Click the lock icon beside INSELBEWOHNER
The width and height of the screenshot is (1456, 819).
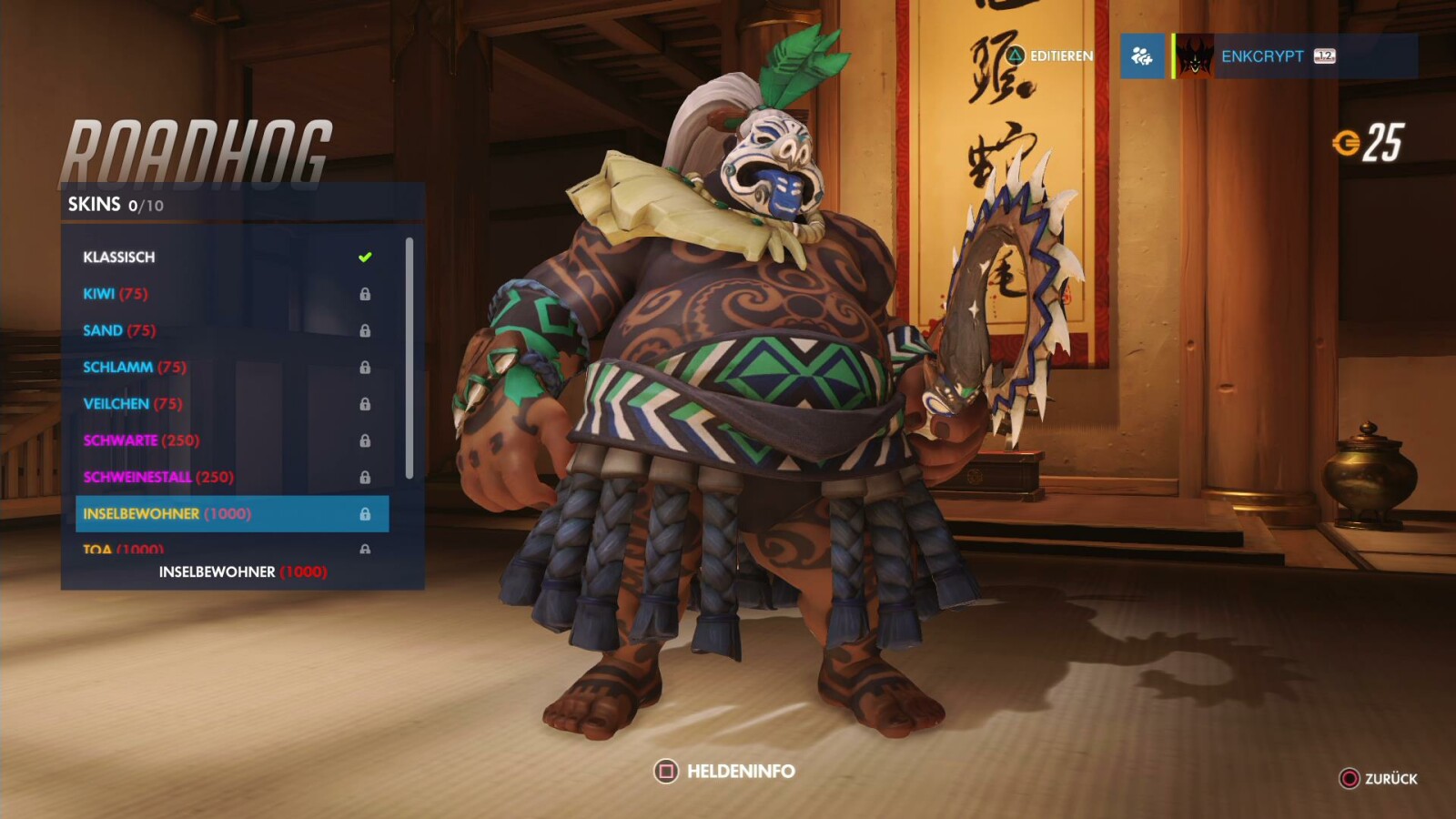click(x=367, y=513)
